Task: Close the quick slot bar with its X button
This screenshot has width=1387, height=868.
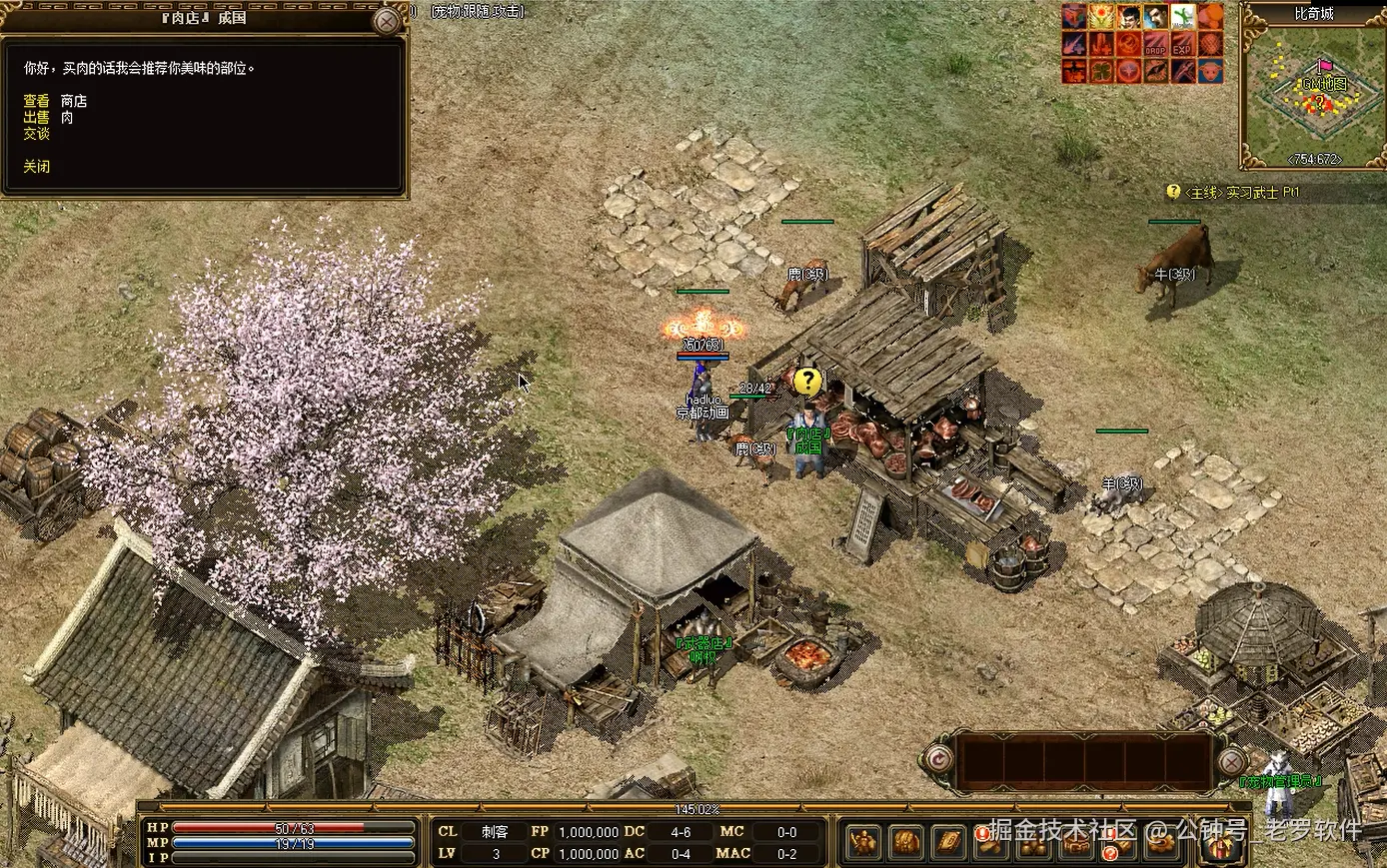Action: click(1232, 763)
